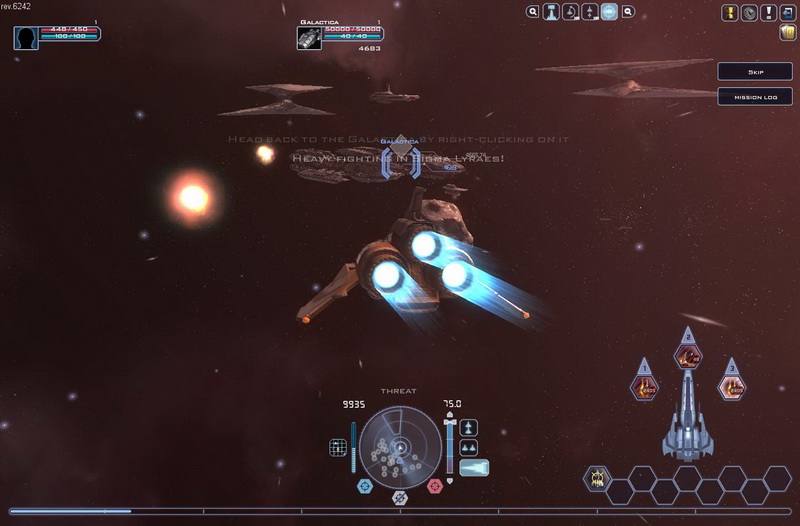Fire weapon slot 3

[x=732, y=387]
